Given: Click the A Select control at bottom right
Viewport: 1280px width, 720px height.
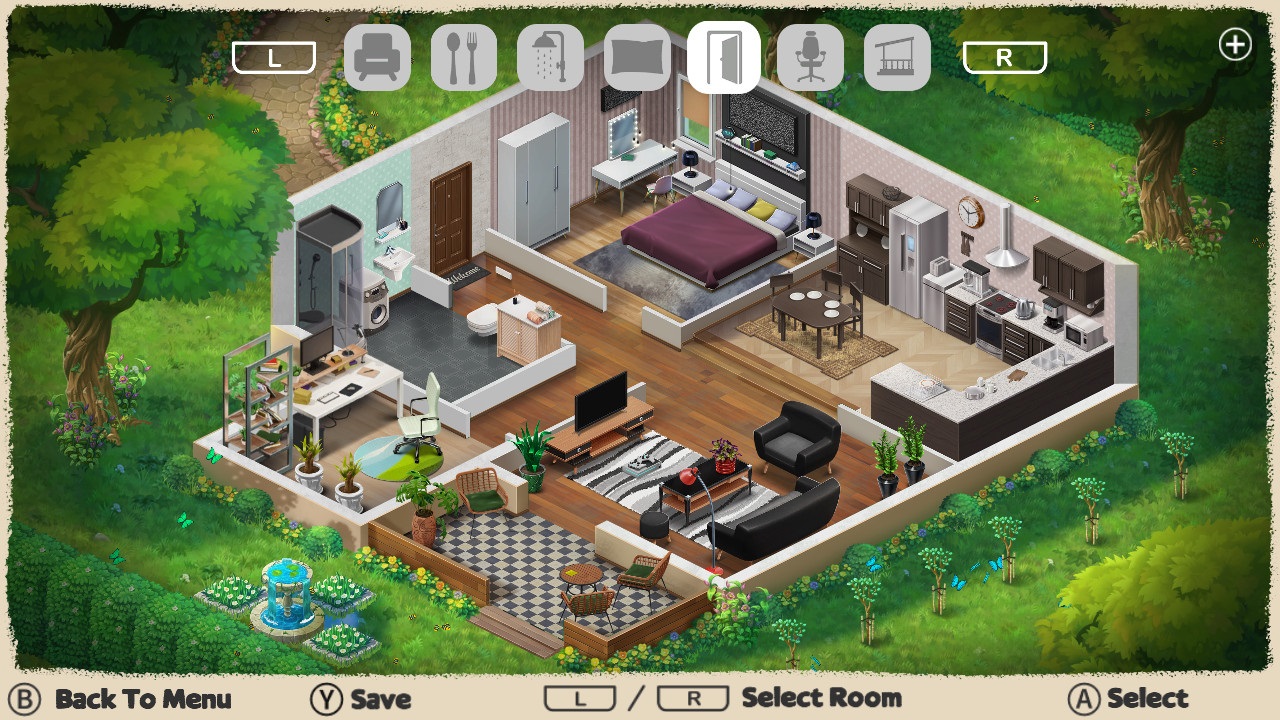Looking at the screenshot, I should tap(1127, 698).
